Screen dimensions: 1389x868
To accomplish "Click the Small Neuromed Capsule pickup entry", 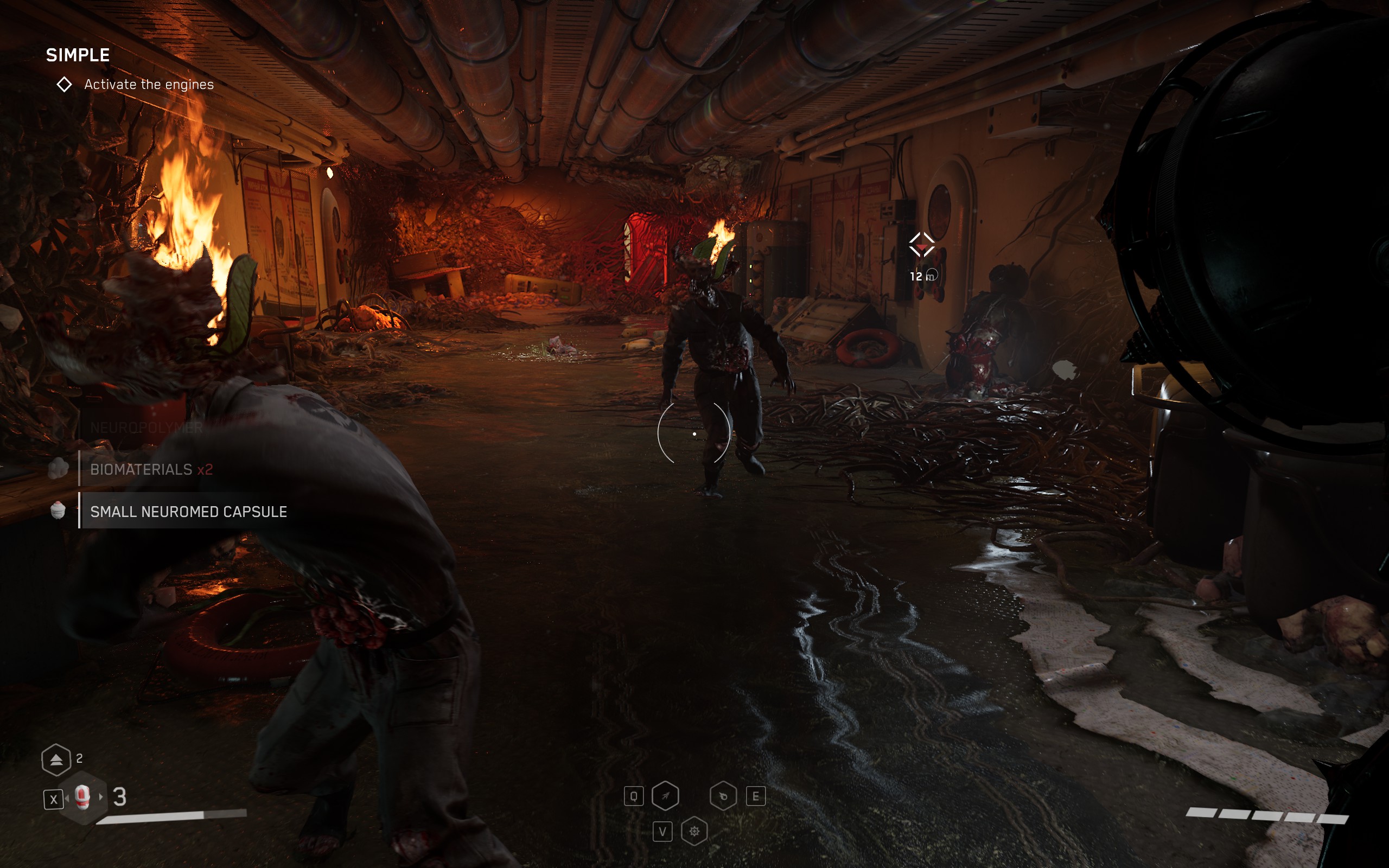I will 188,512.
